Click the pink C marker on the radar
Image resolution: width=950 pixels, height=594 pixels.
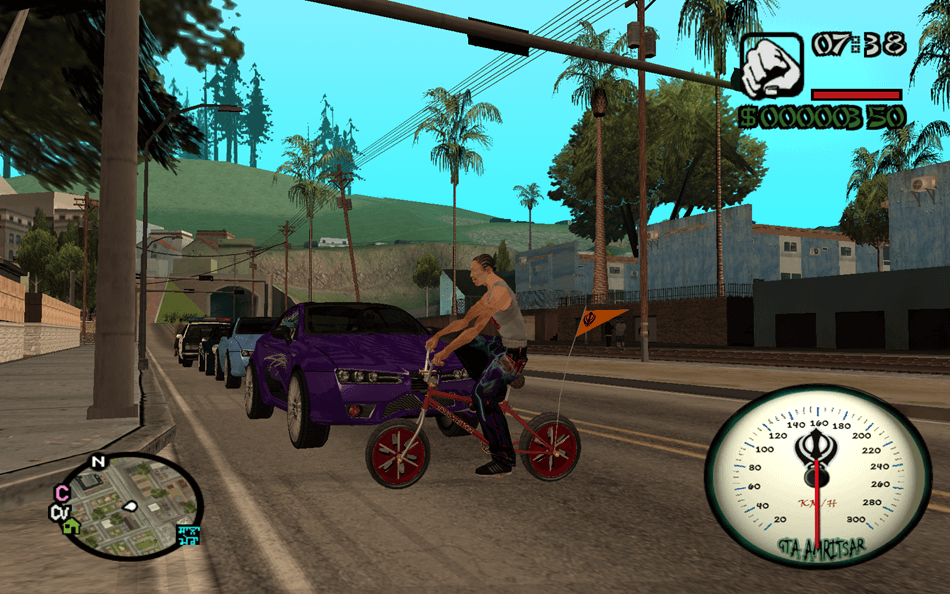(62, 492)
